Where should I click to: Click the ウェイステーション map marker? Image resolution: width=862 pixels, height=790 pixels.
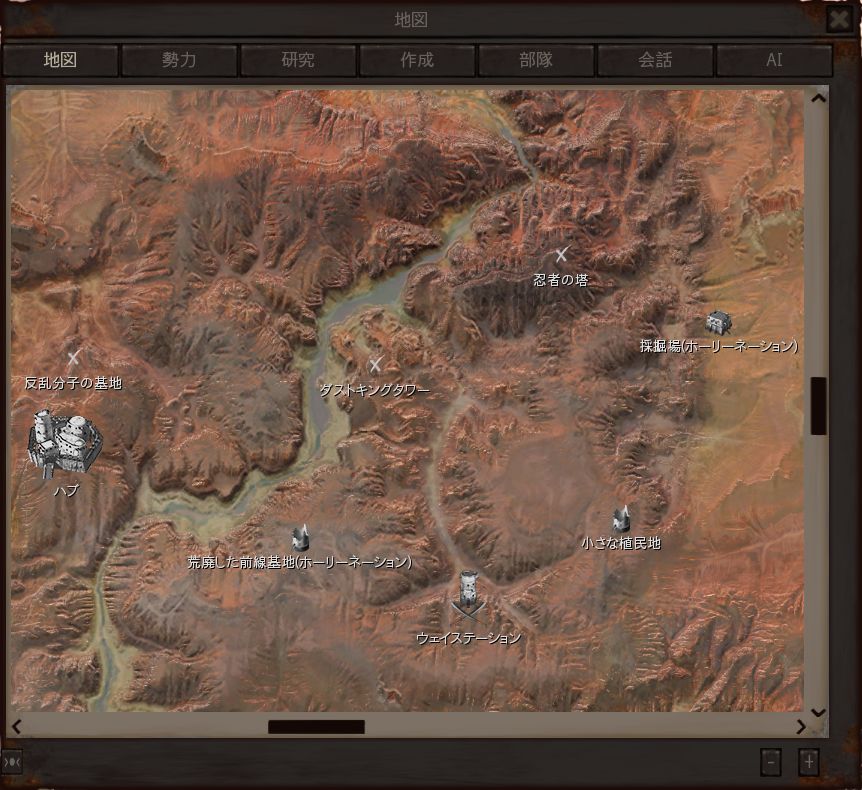(468, 596)
